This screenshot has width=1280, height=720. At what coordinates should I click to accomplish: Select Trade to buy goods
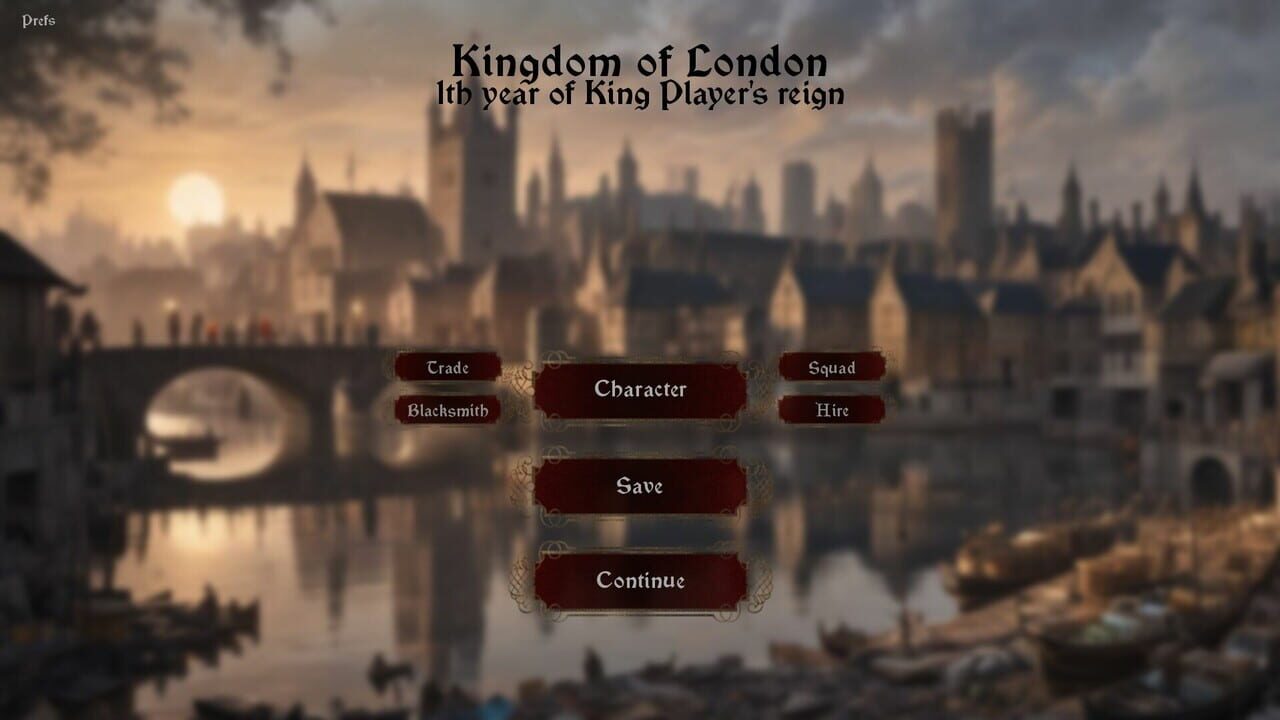tap(448, 368)
